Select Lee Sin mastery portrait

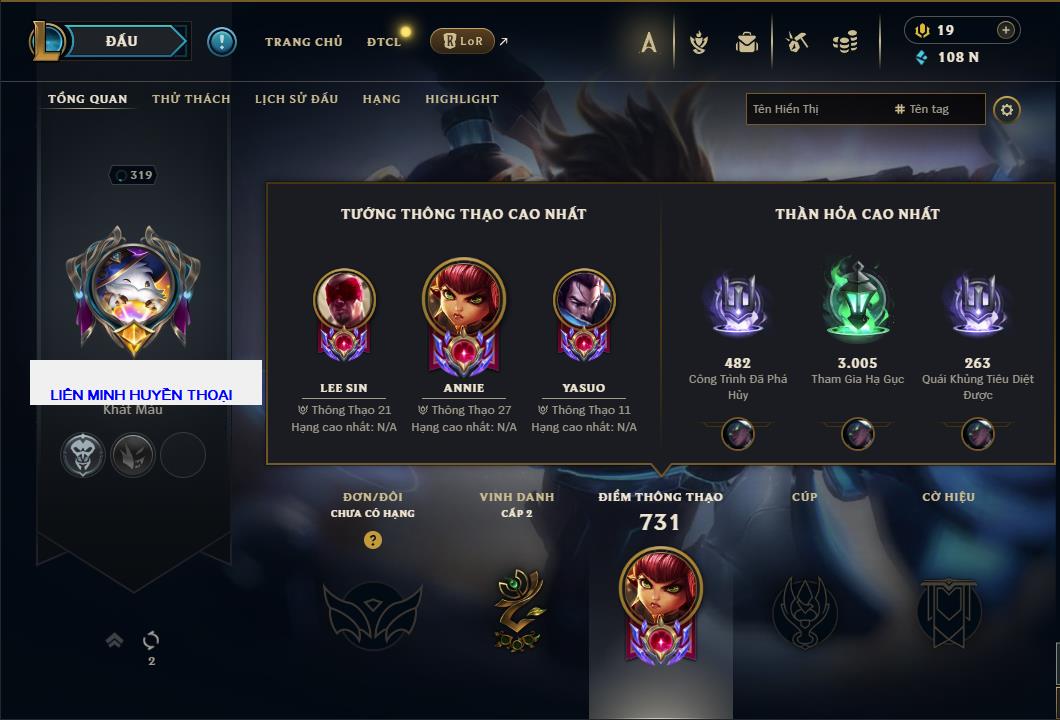(x=344, y=300)
